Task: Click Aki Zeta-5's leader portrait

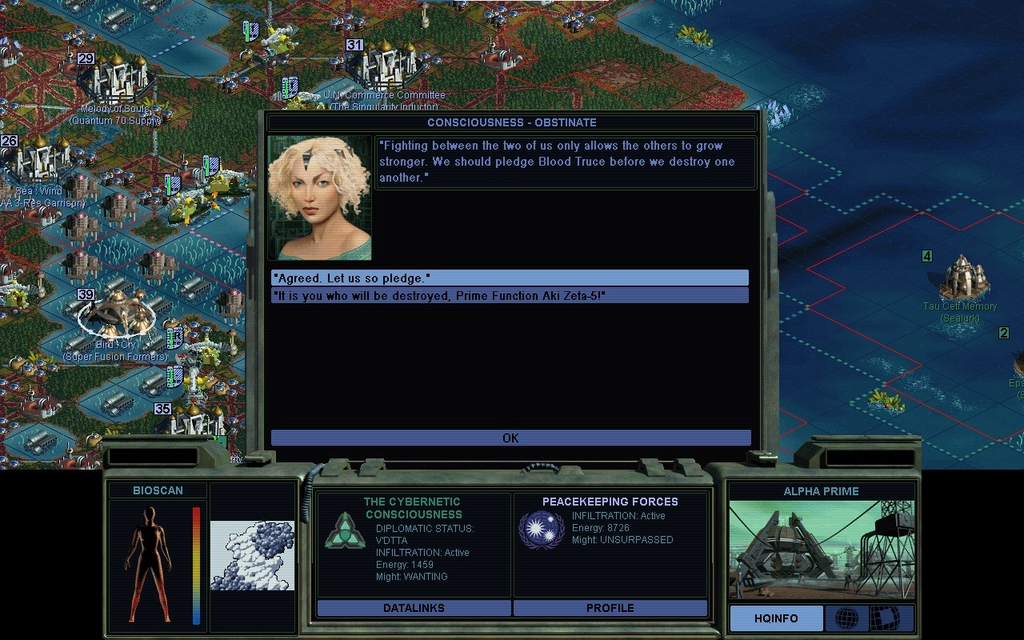Action: pos(319,198)
